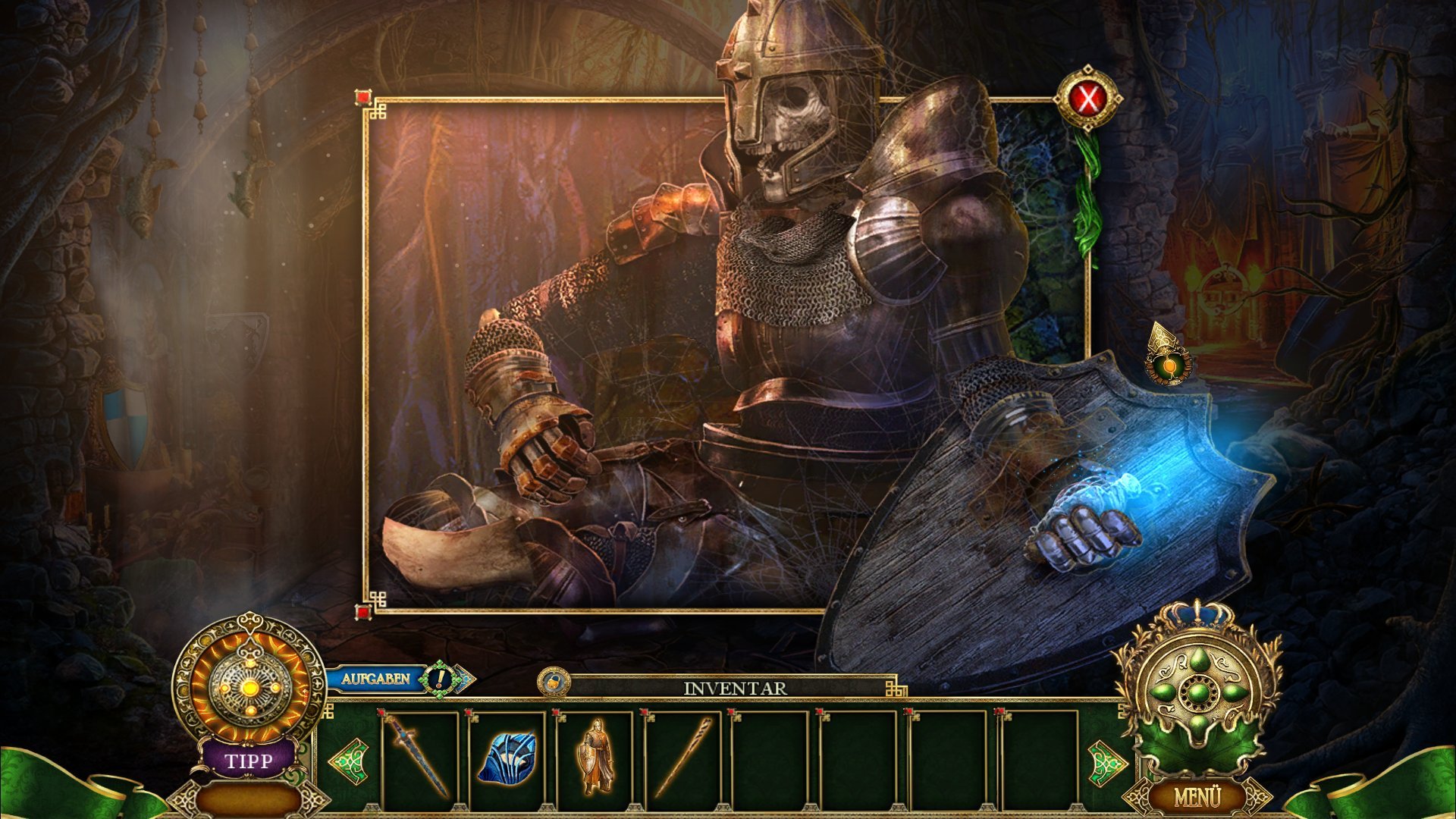Use the TIPP hint button
Screen dimensions: 1456x819
pos(248,759)
